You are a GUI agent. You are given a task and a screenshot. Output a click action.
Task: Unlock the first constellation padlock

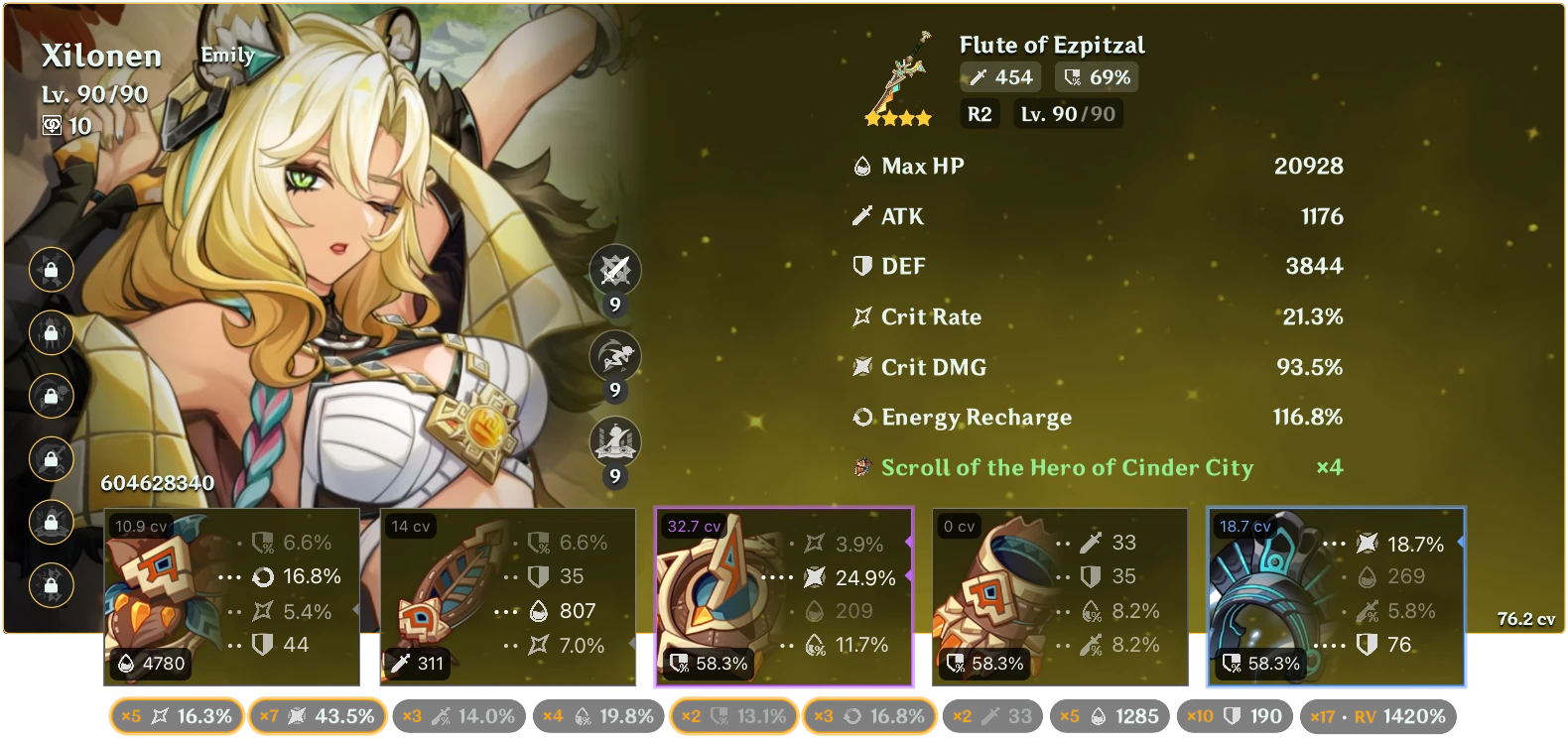(x=51, y=271)
